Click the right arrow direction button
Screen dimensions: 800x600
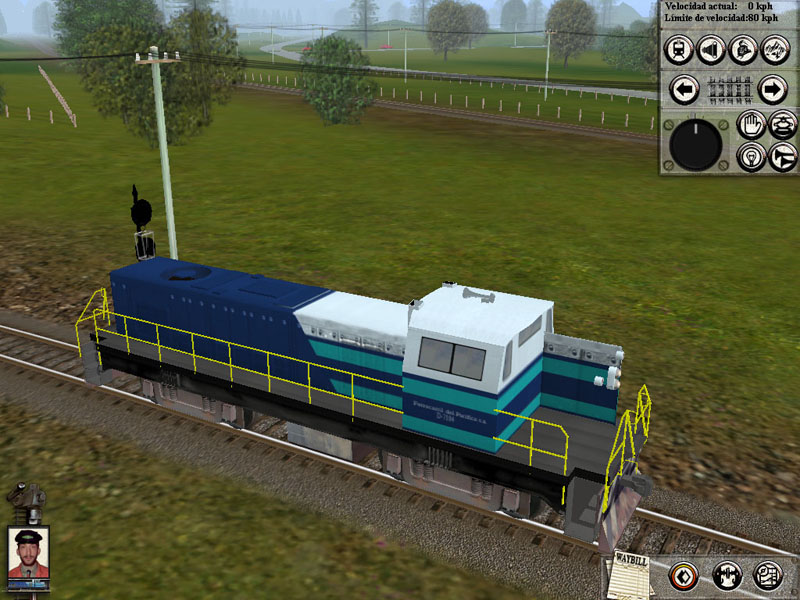click(773, 90)
